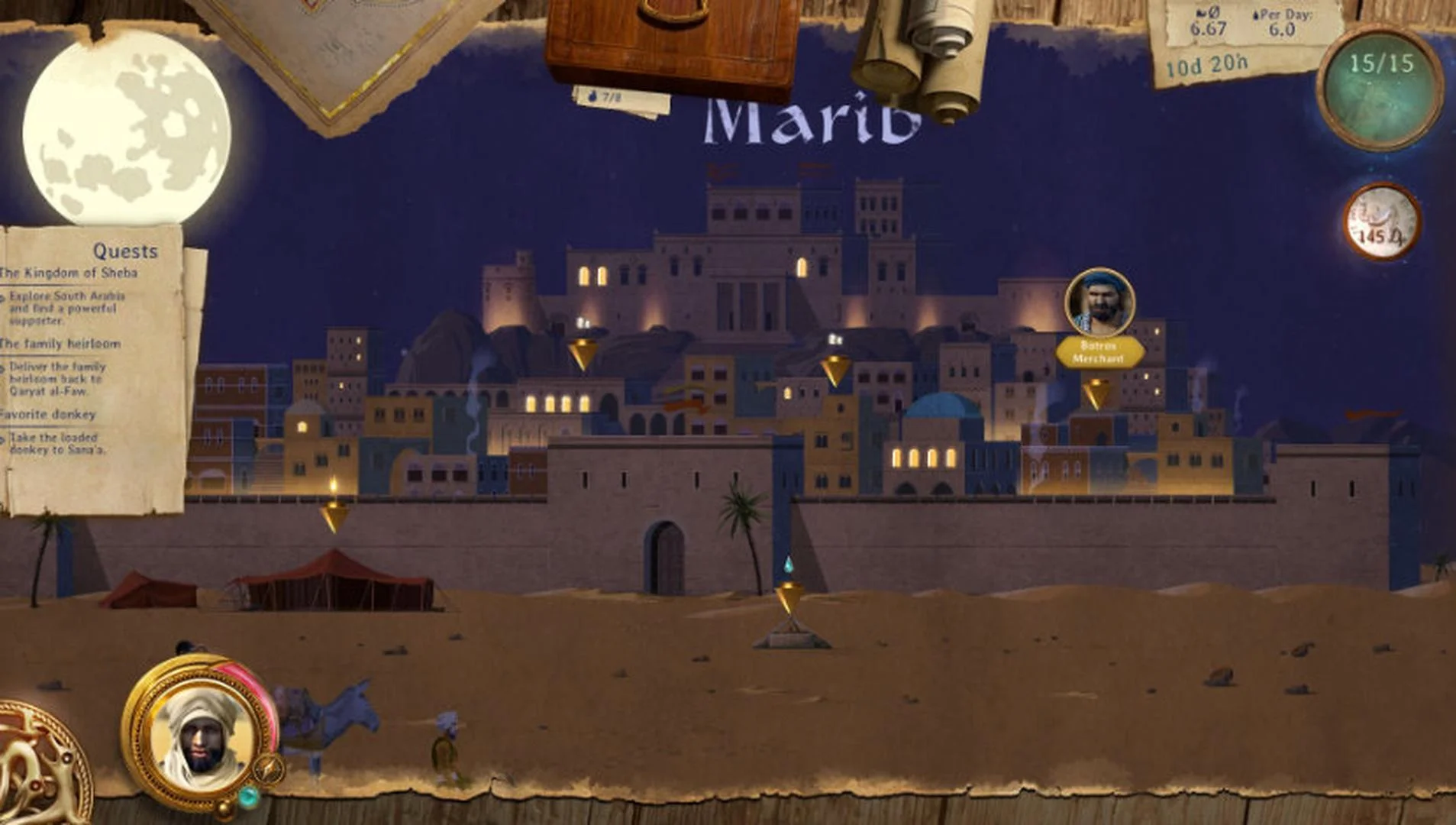
Task: Click the 7/8 water flask note
Action: coord(605,97)
